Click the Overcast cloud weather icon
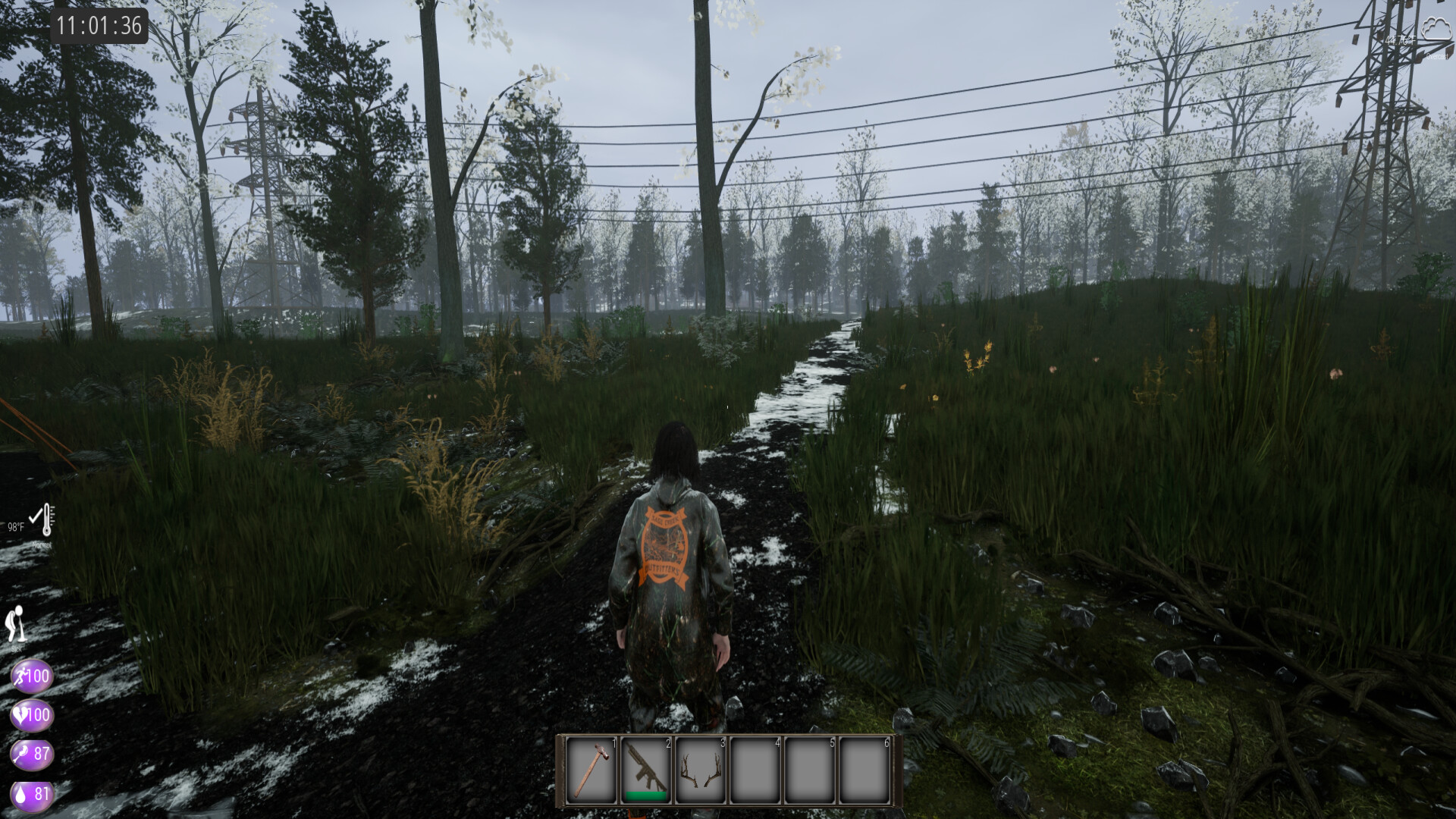 click(1436, 28)
